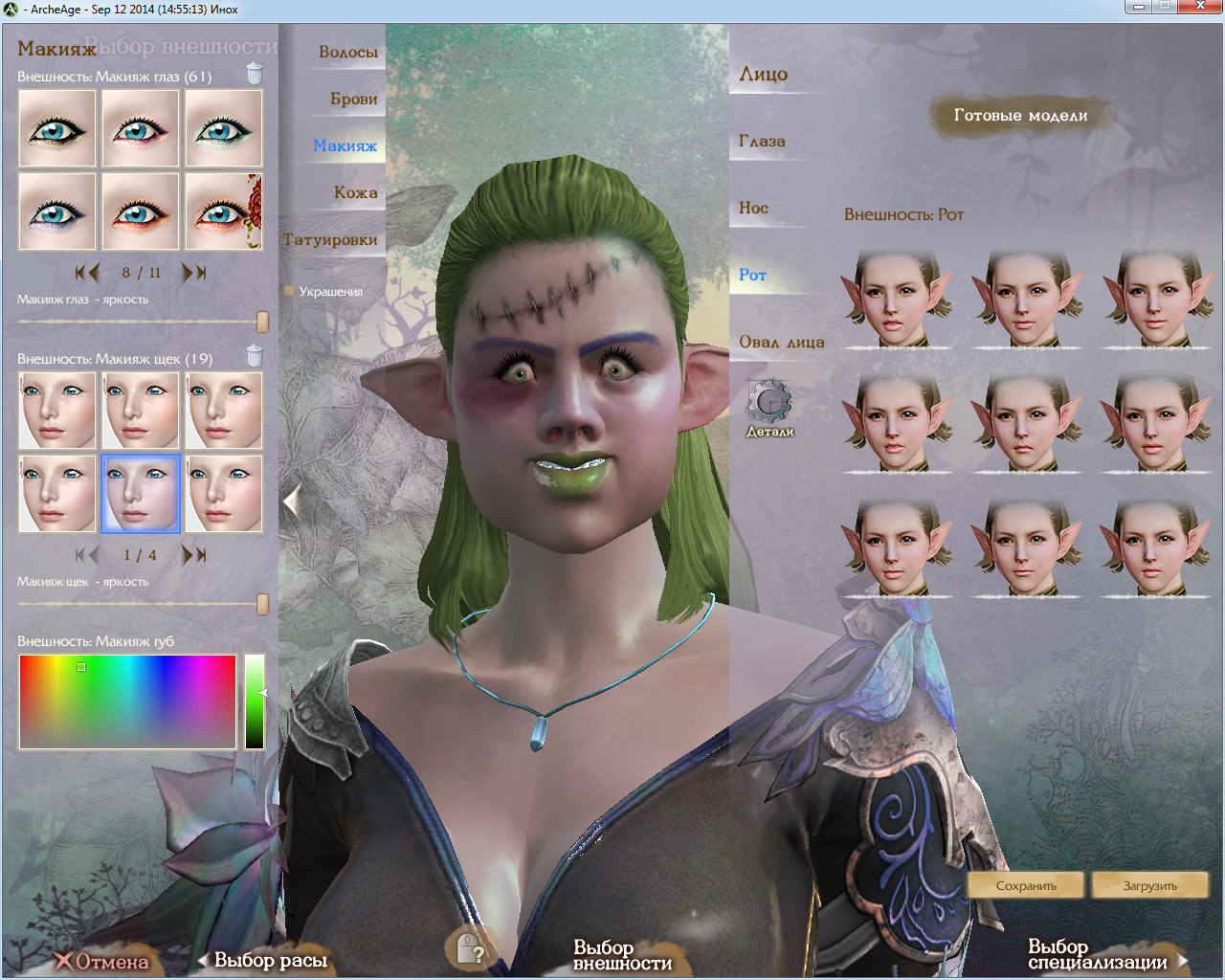Pick a lip color from the palette
1225x980 pixels.
coord(127,702)
